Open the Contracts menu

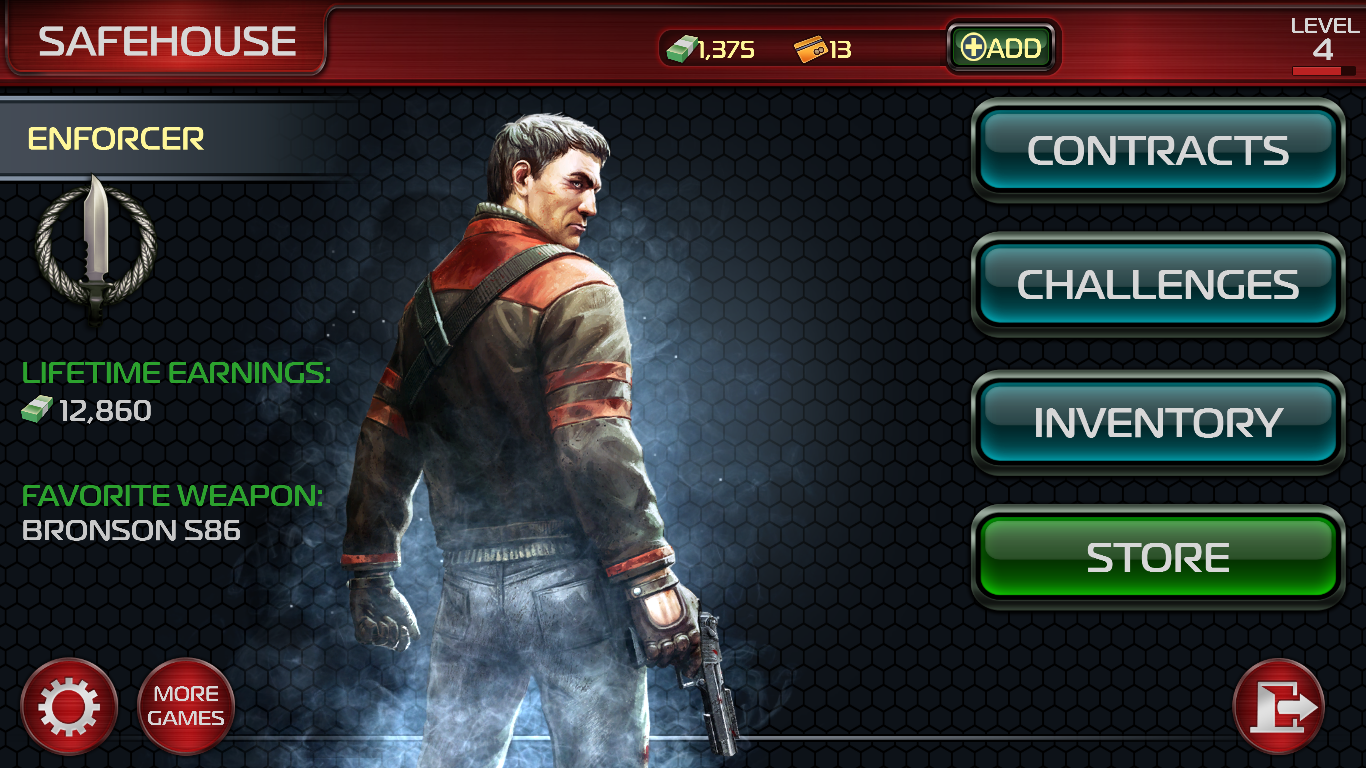[x=1158, y=150]
